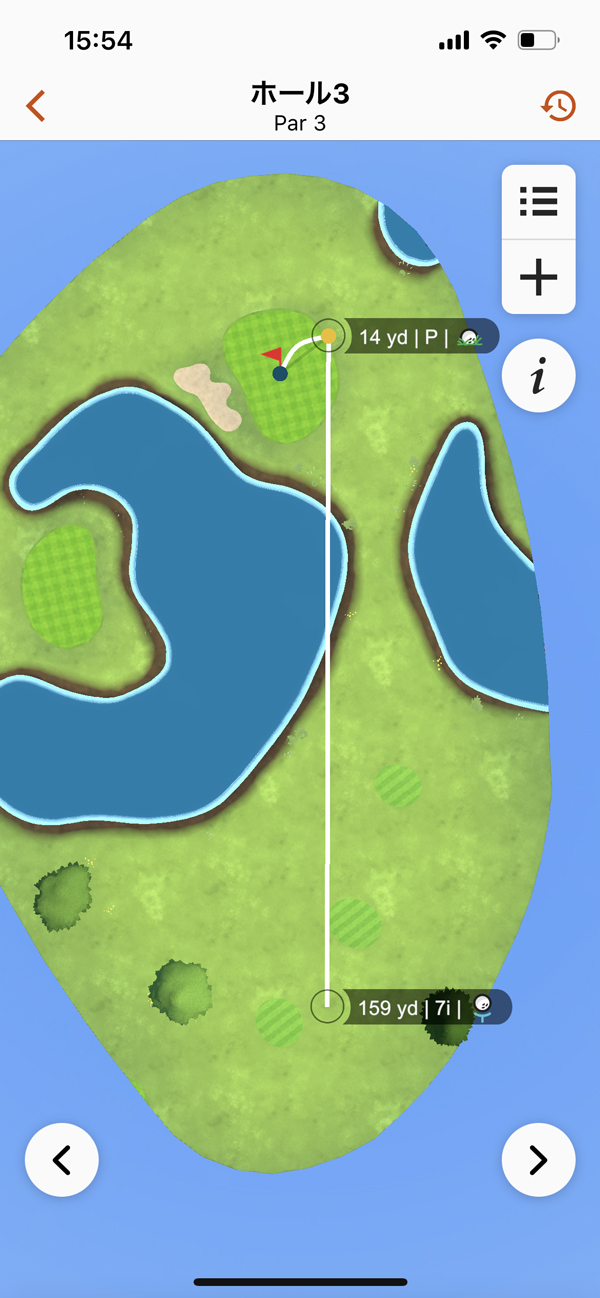Show hole info with the i button
The width and height of the screenshot is (600, 1298).
pyautogui.click(x=538, y=377)
